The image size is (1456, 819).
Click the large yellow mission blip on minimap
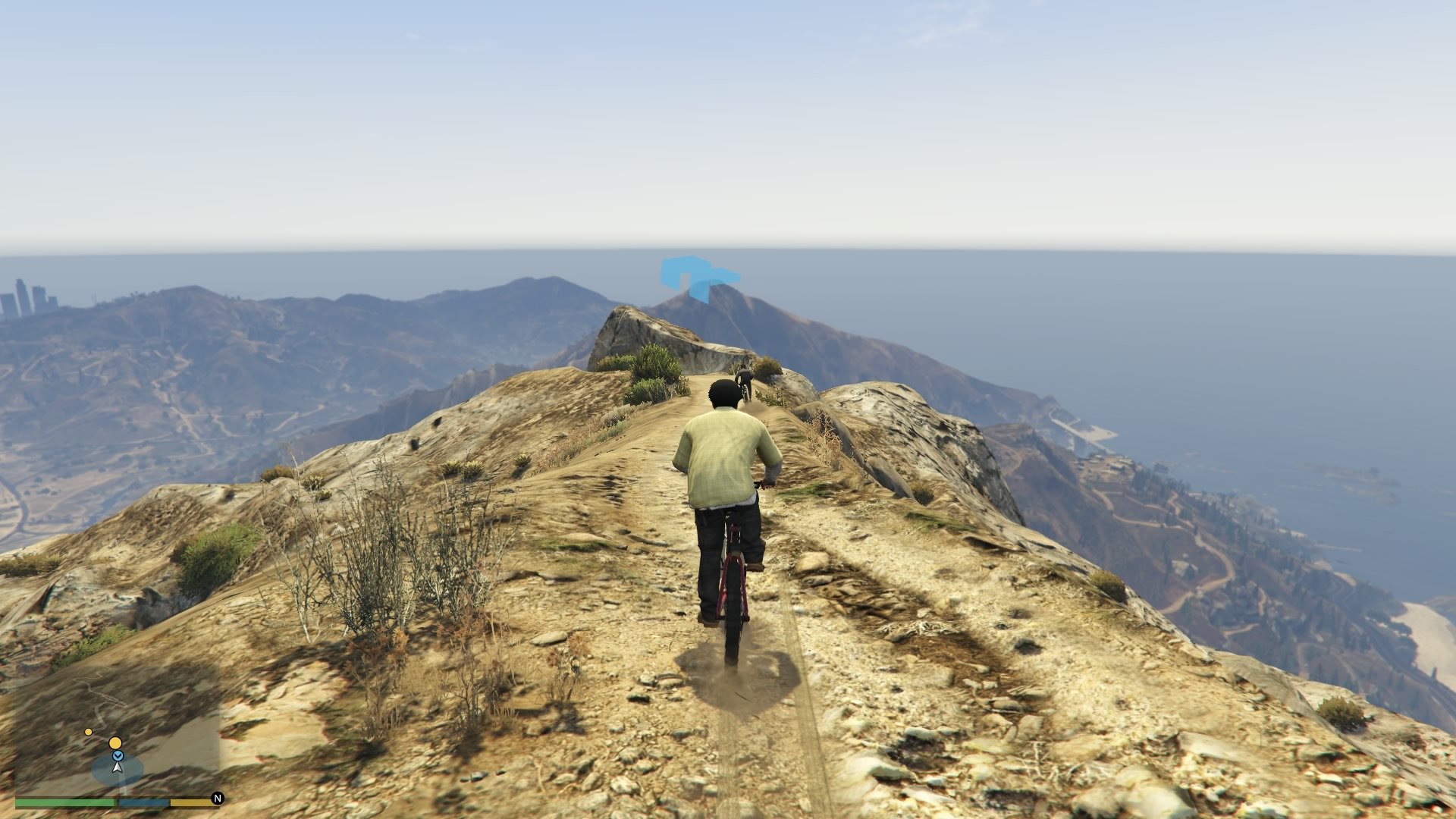(115, 743)
